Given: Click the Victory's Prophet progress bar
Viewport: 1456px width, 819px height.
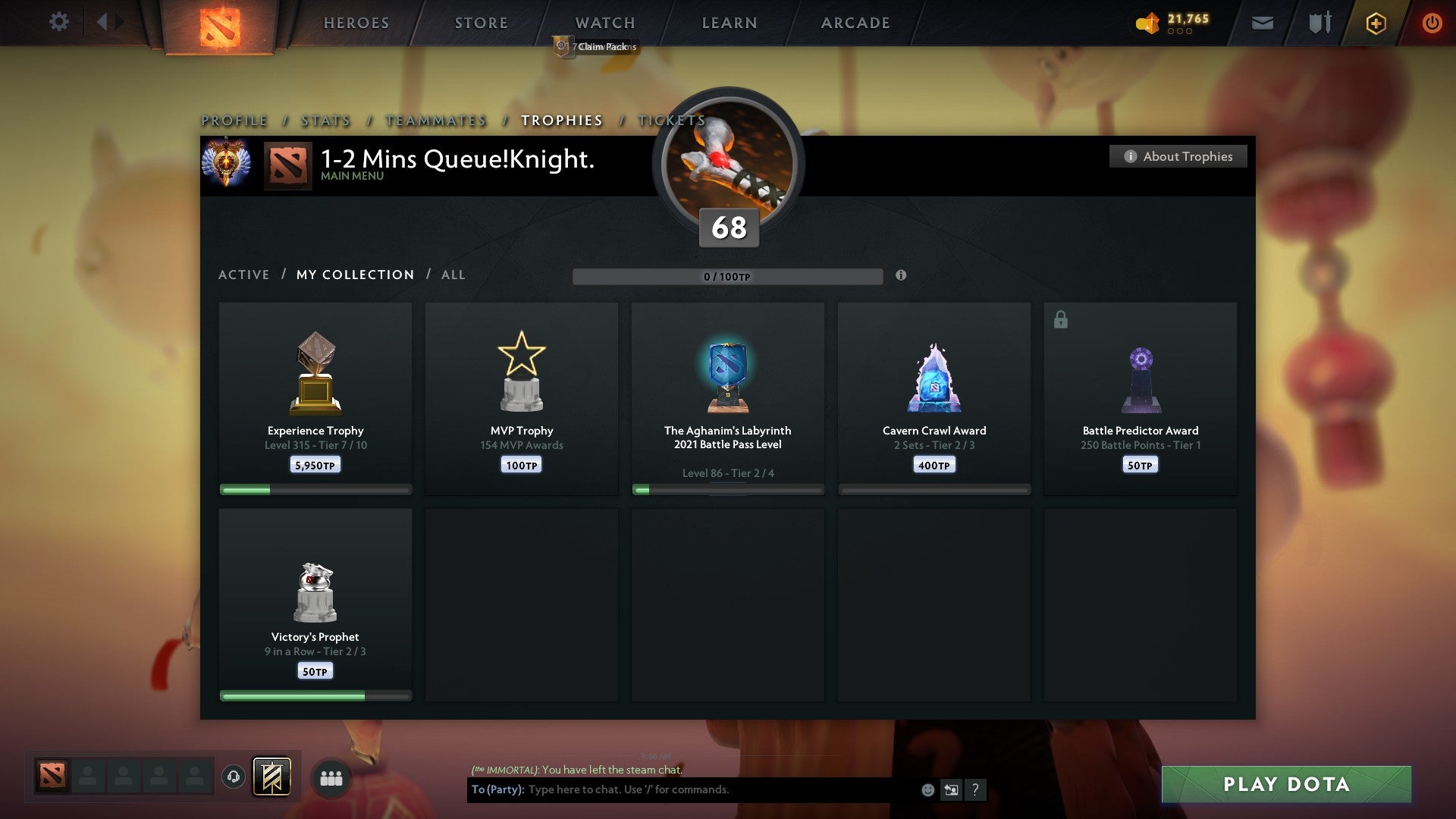Looking at the screenshot, I should pos(315,694).
